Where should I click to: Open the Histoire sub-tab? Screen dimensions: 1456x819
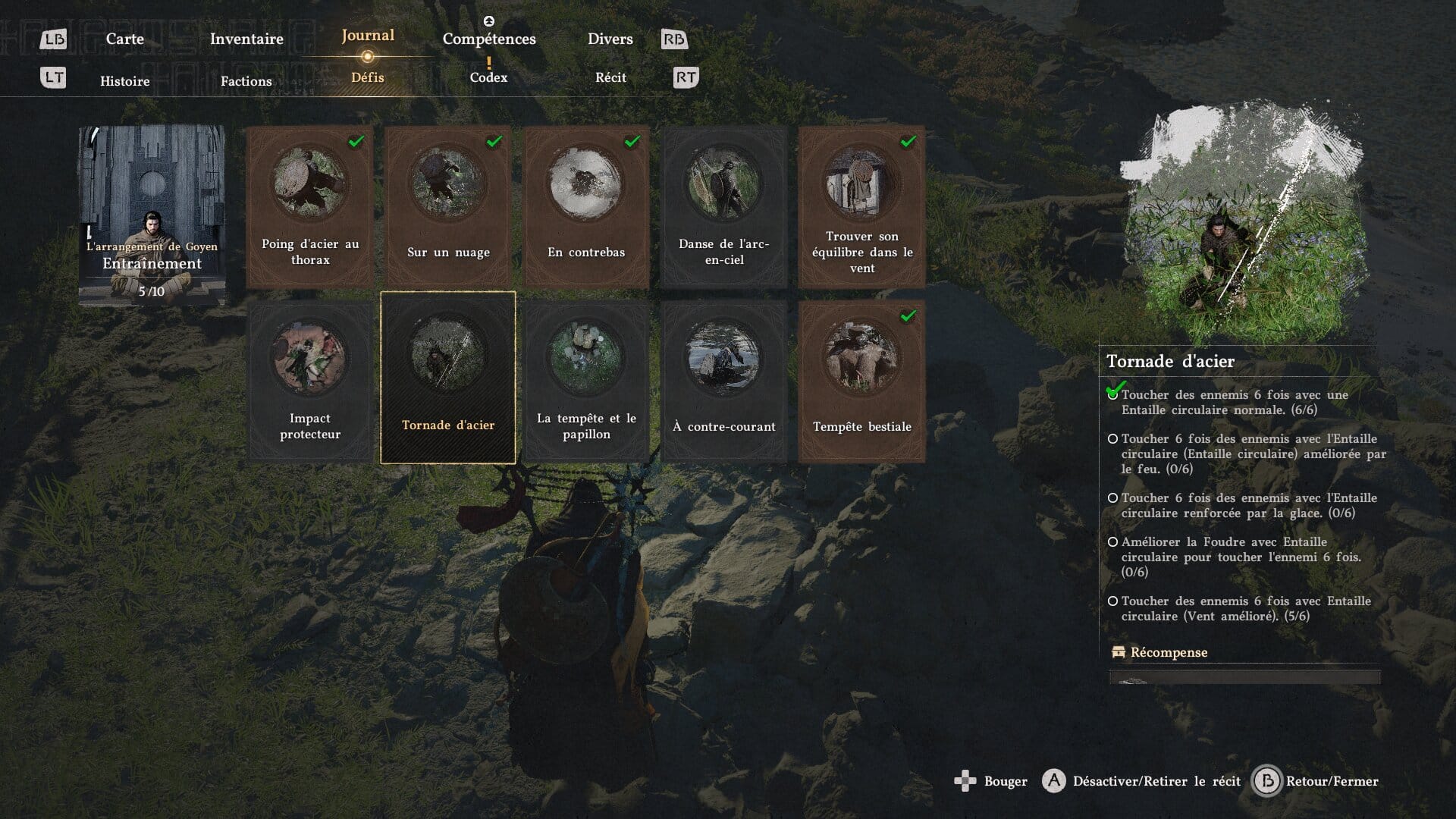click(125, 81)
